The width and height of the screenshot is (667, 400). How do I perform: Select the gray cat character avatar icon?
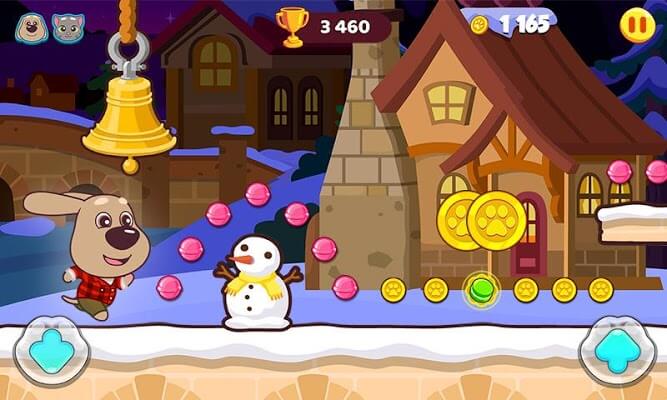pyautogui.click(x=68, y=28)
